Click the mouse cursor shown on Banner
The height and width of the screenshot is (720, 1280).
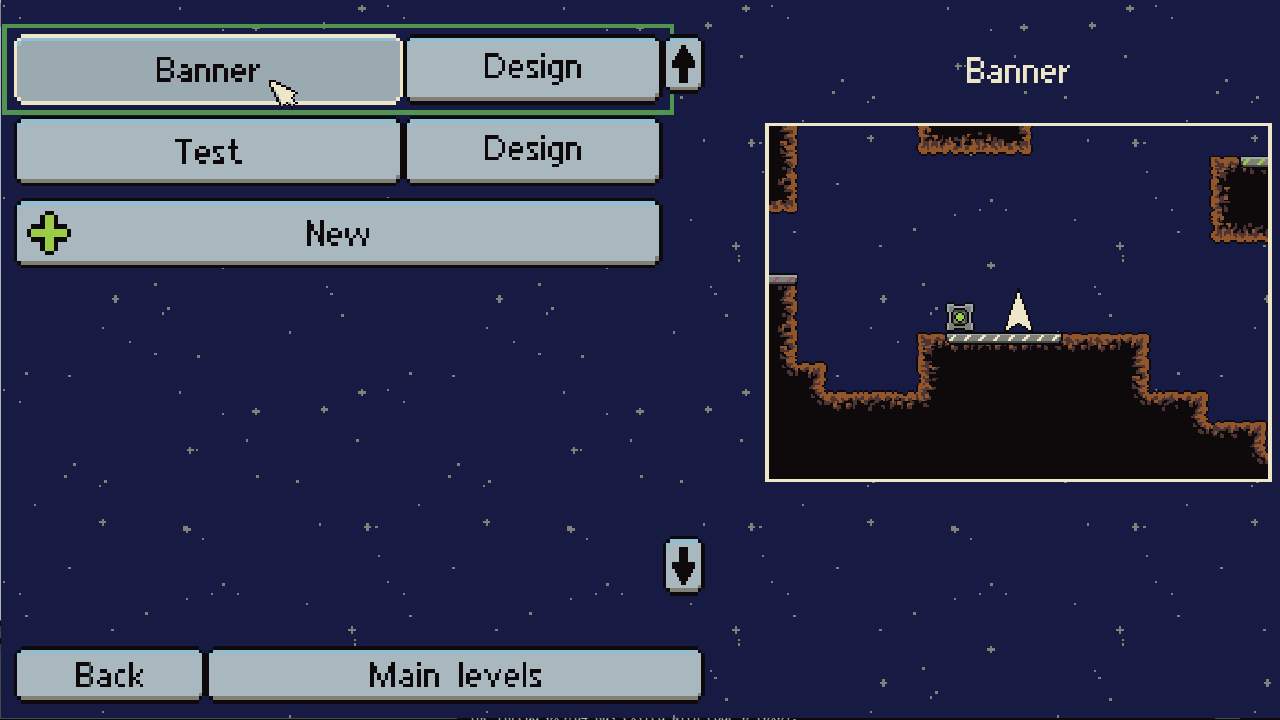pyautogui.click(x=283, y=92)
